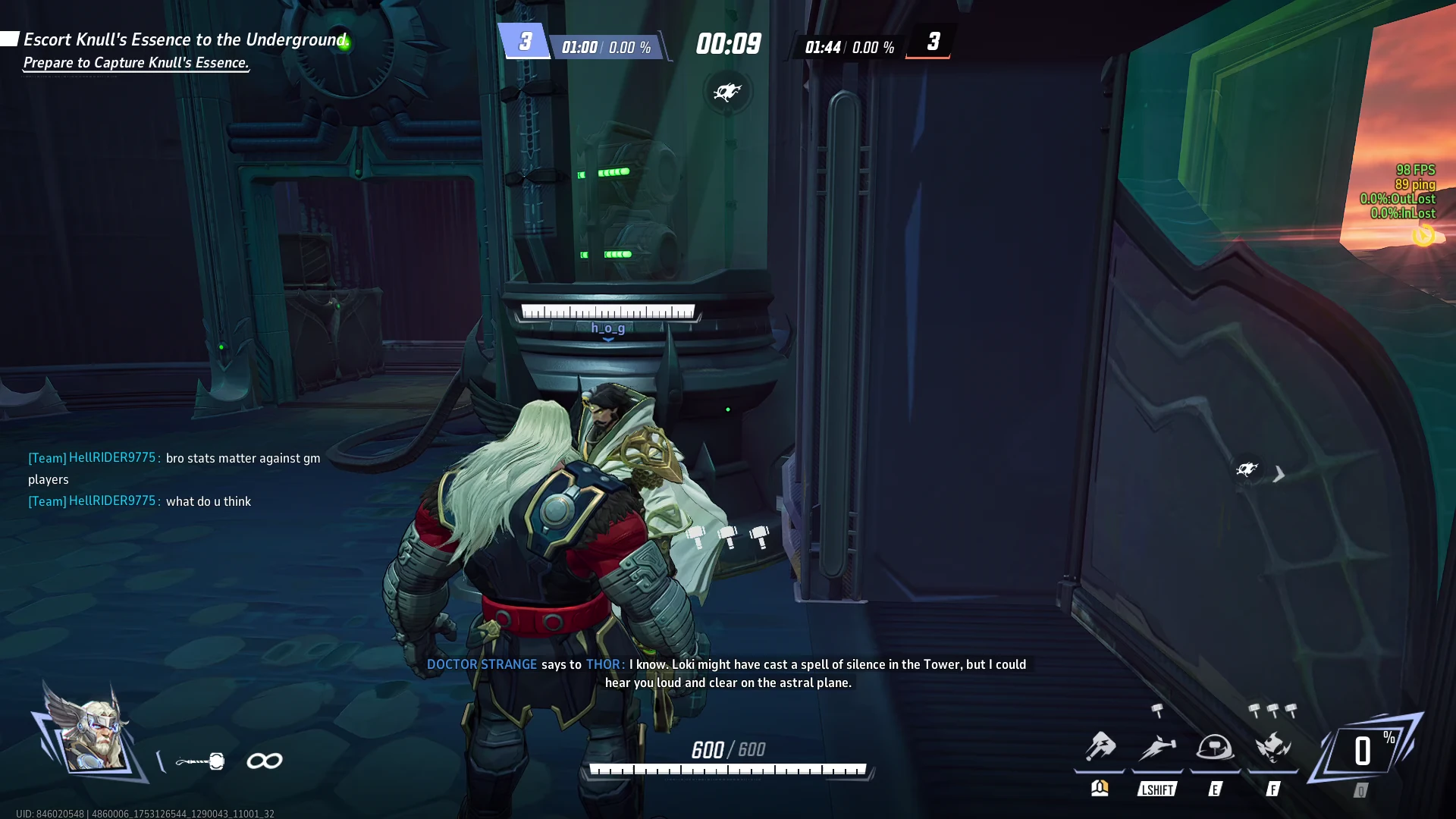Activate the Hammer Throw ability icon
Image resolution: width=1456 pixels, height=819 pixels.
click(1100, 748)
